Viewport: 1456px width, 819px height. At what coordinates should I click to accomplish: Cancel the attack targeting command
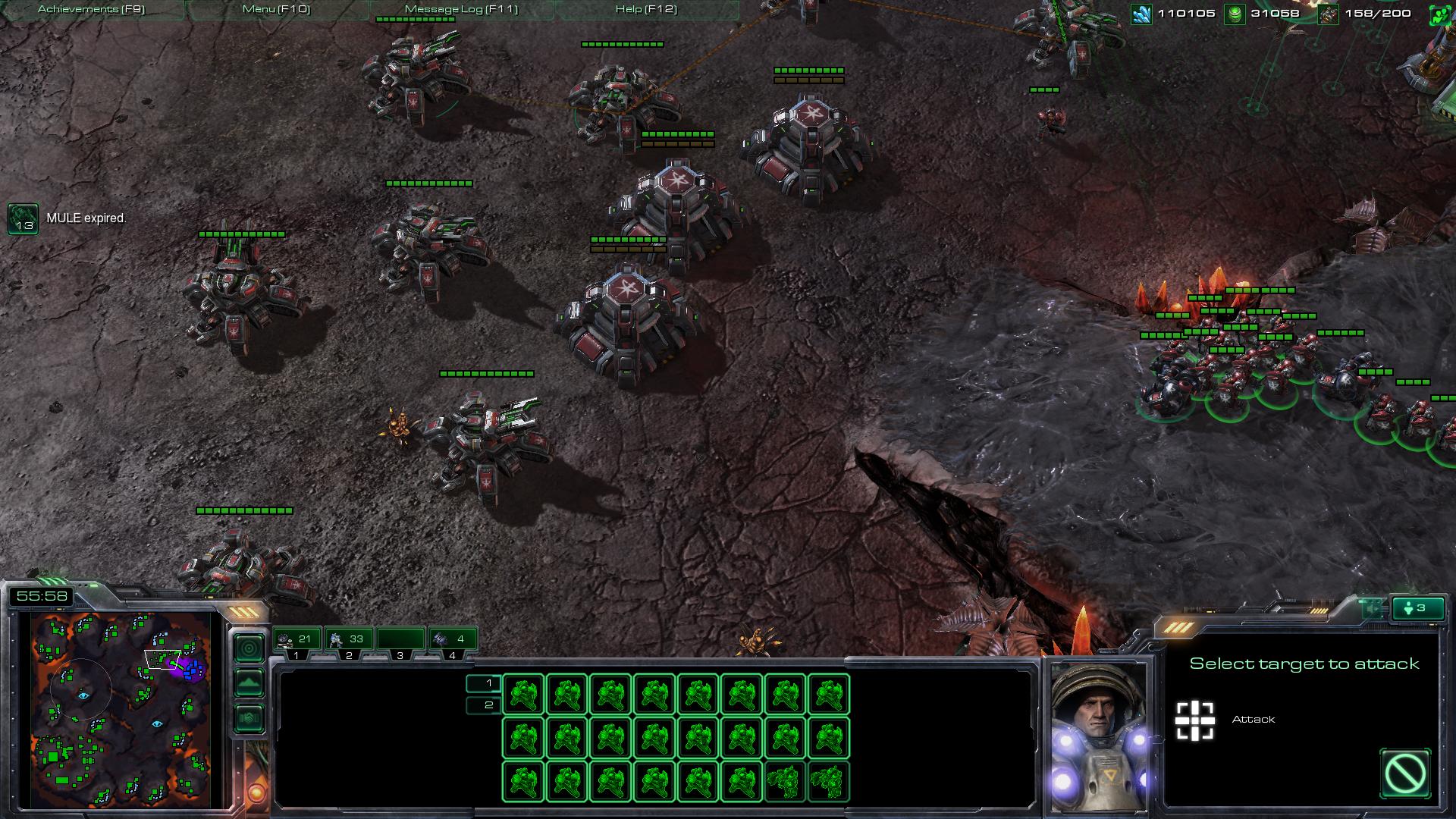click(1405, 774)
